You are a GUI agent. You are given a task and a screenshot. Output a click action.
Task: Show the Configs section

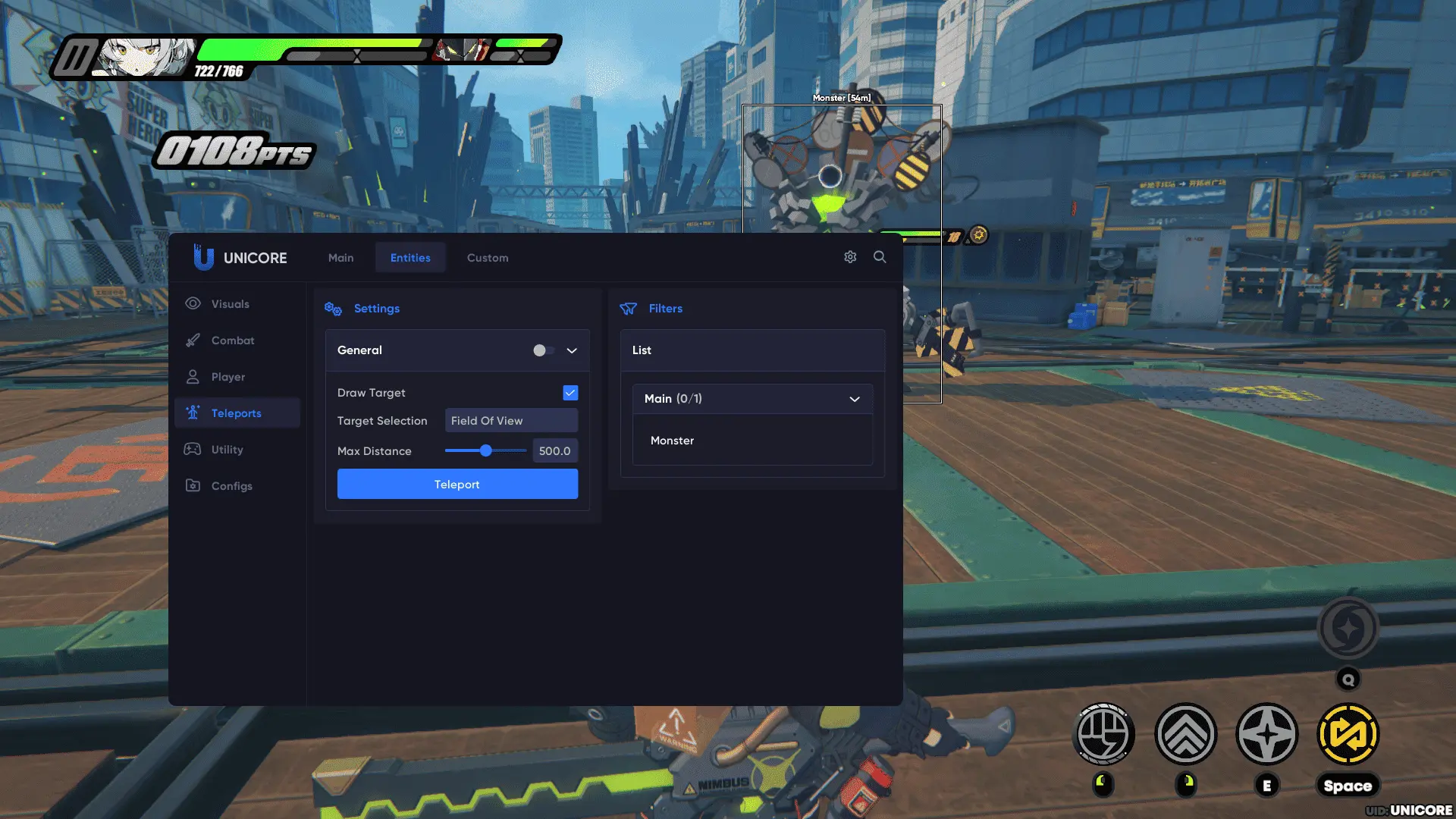(231, 486)
